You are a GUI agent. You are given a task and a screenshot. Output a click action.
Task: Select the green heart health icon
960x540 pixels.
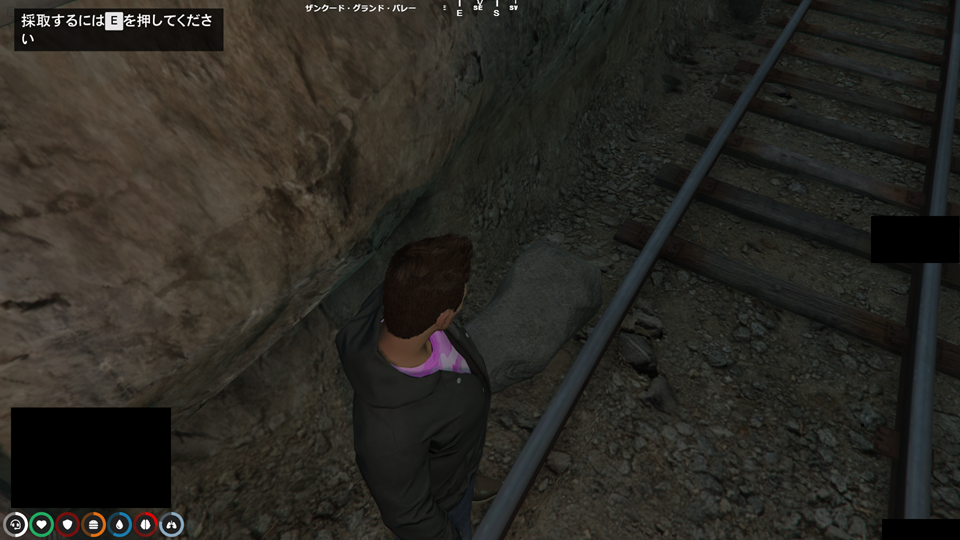tap(42, 524)
